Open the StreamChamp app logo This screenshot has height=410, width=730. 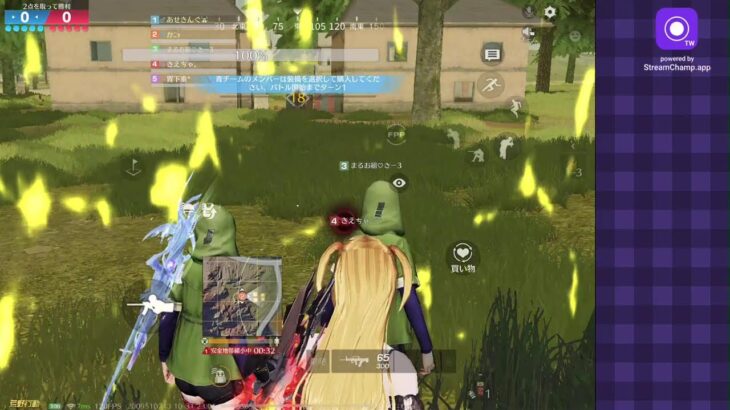[x=676, y=29]
